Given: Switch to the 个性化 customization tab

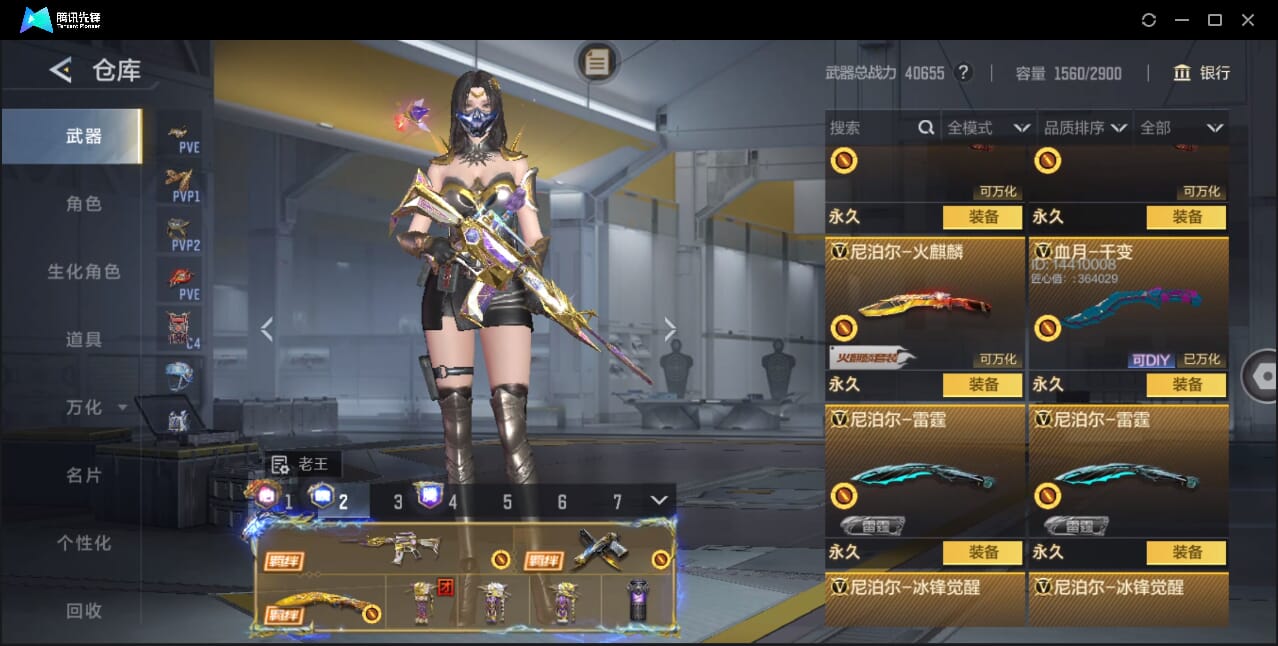Looking at the screenshot, I should tap(84, 544).
